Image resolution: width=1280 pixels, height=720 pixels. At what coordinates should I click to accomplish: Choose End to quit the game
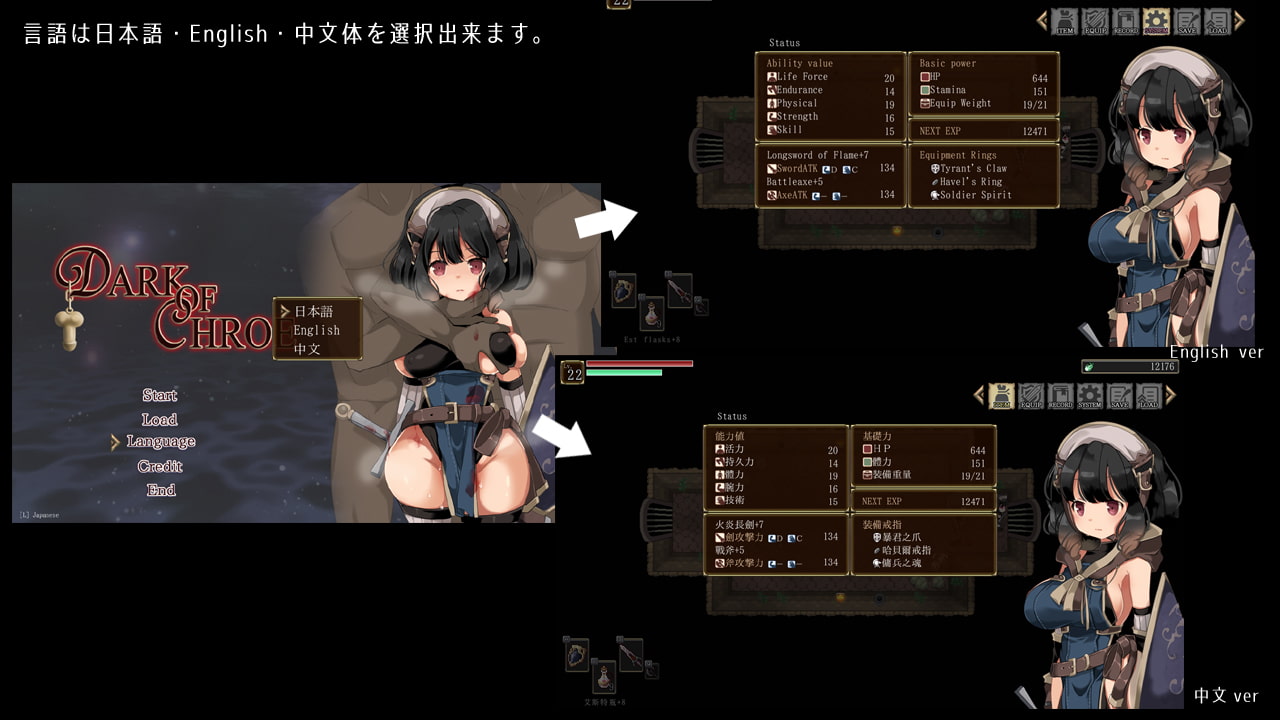point(160,490)
